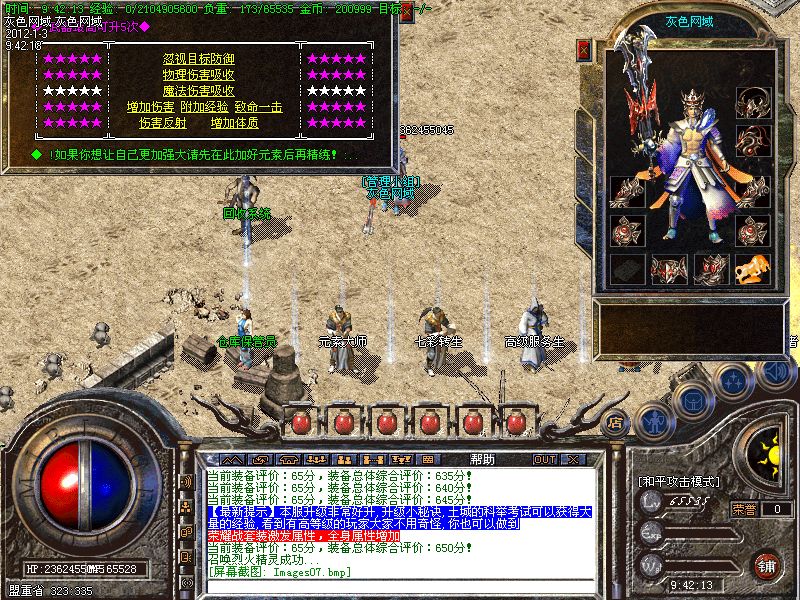Screen dimensions: 800x600
Task: Choose the 伤害反射 option
Action: [162, 123]
